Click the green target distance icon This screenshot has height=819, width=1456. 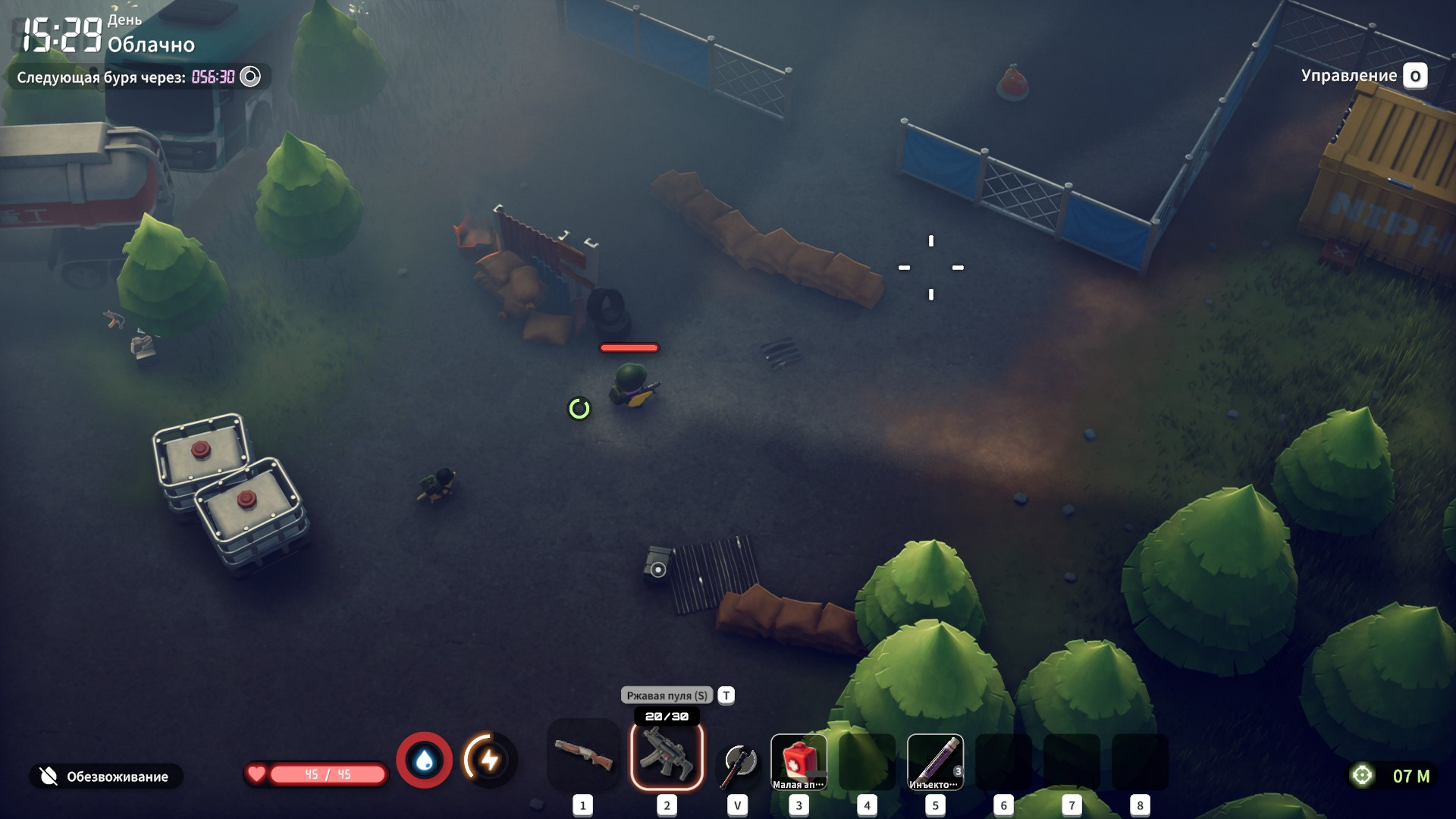pos(1363,776)
